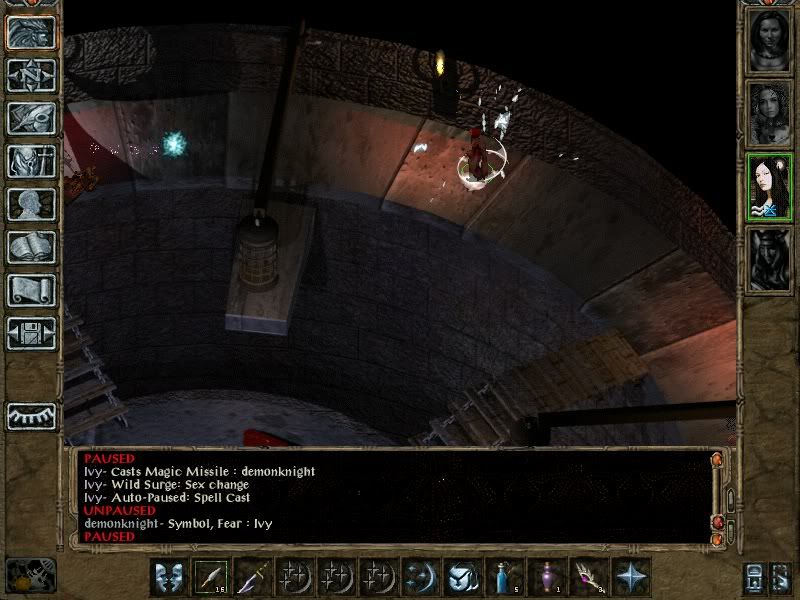Toggle the party rest eye button

click(31, 415)
